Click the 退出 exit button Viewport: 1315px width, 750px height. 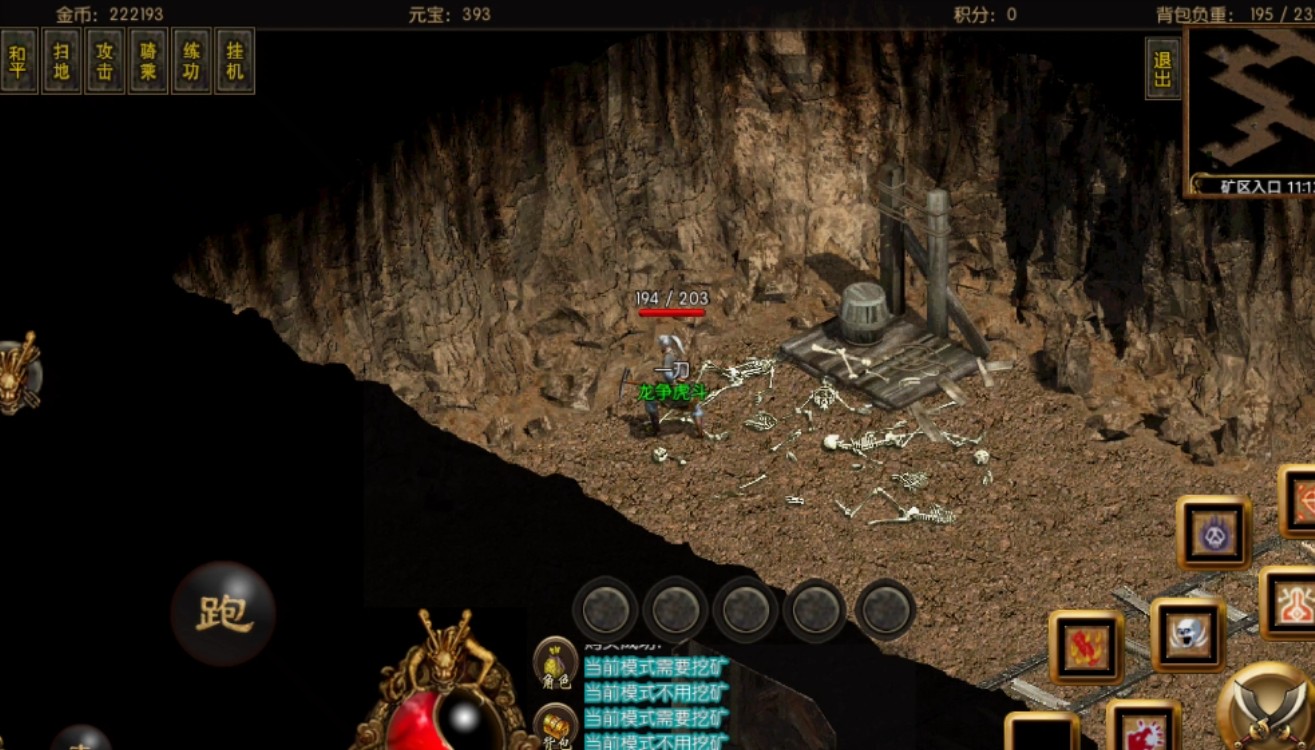[1162, 69]
